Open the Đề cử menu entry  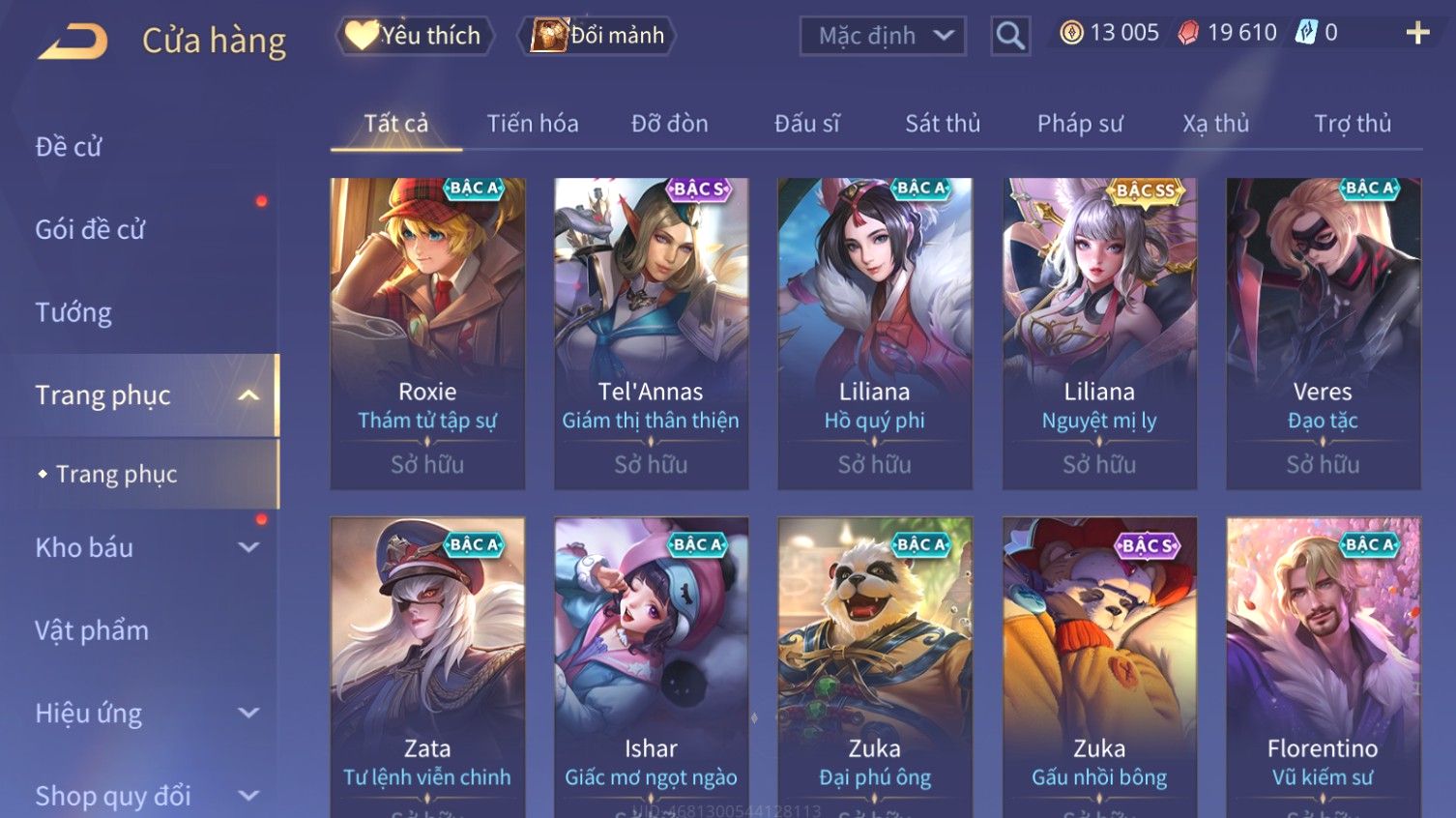coord(69,147)
